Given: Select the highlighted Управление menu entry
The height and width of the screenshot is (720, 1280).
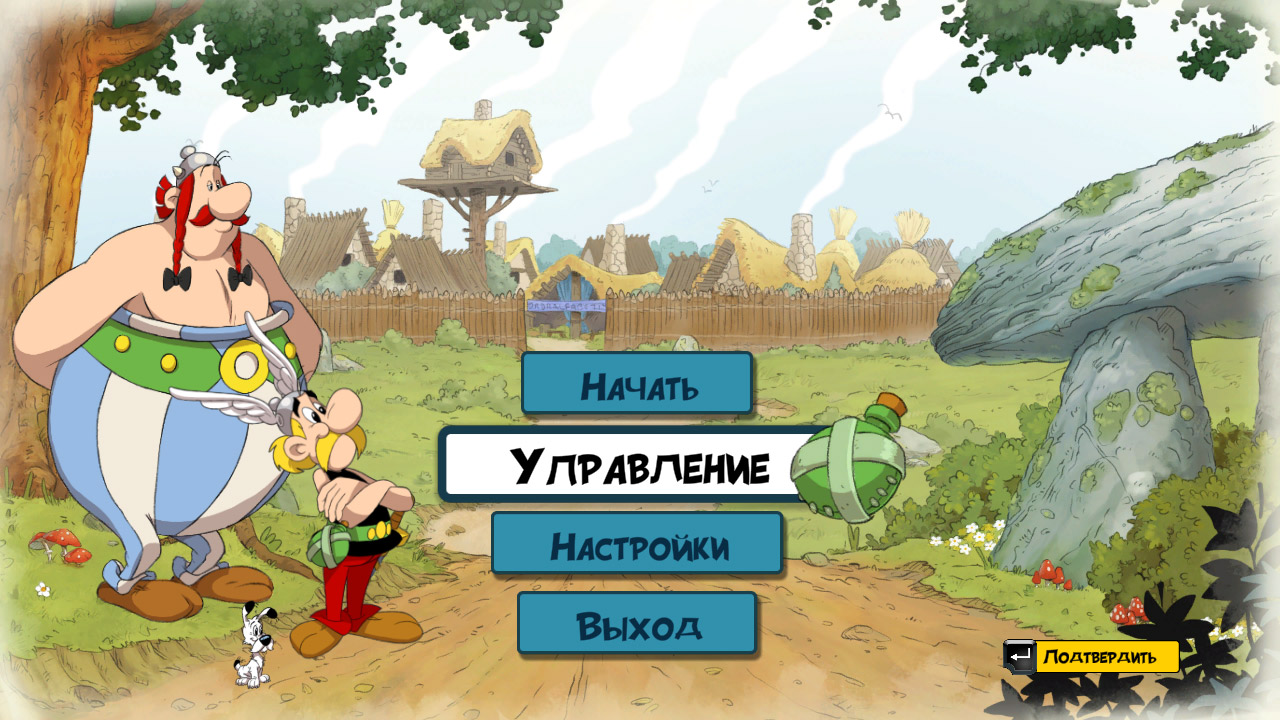Looking at the screenshot, I should (x=637, y=465).
